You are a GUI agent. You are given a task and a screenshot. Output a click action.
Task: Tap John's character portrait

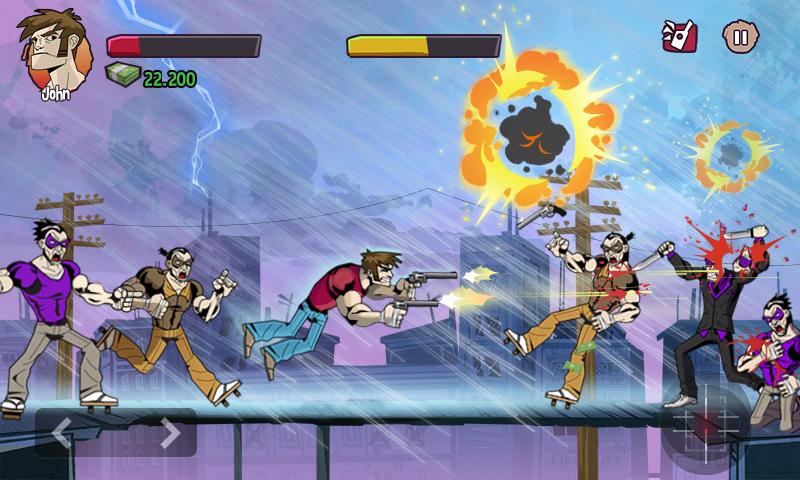point(48,50)
